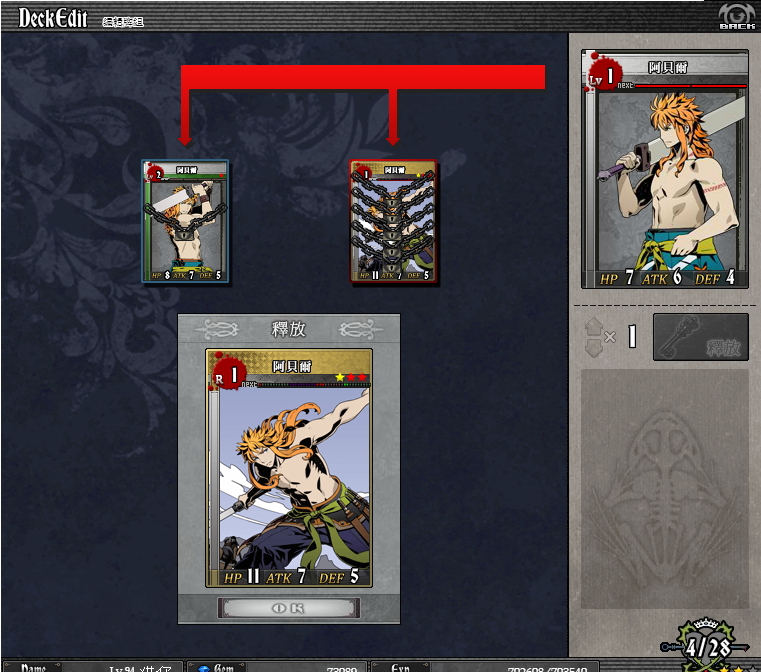Click the greyed release button in sidebar

[700, 337]
